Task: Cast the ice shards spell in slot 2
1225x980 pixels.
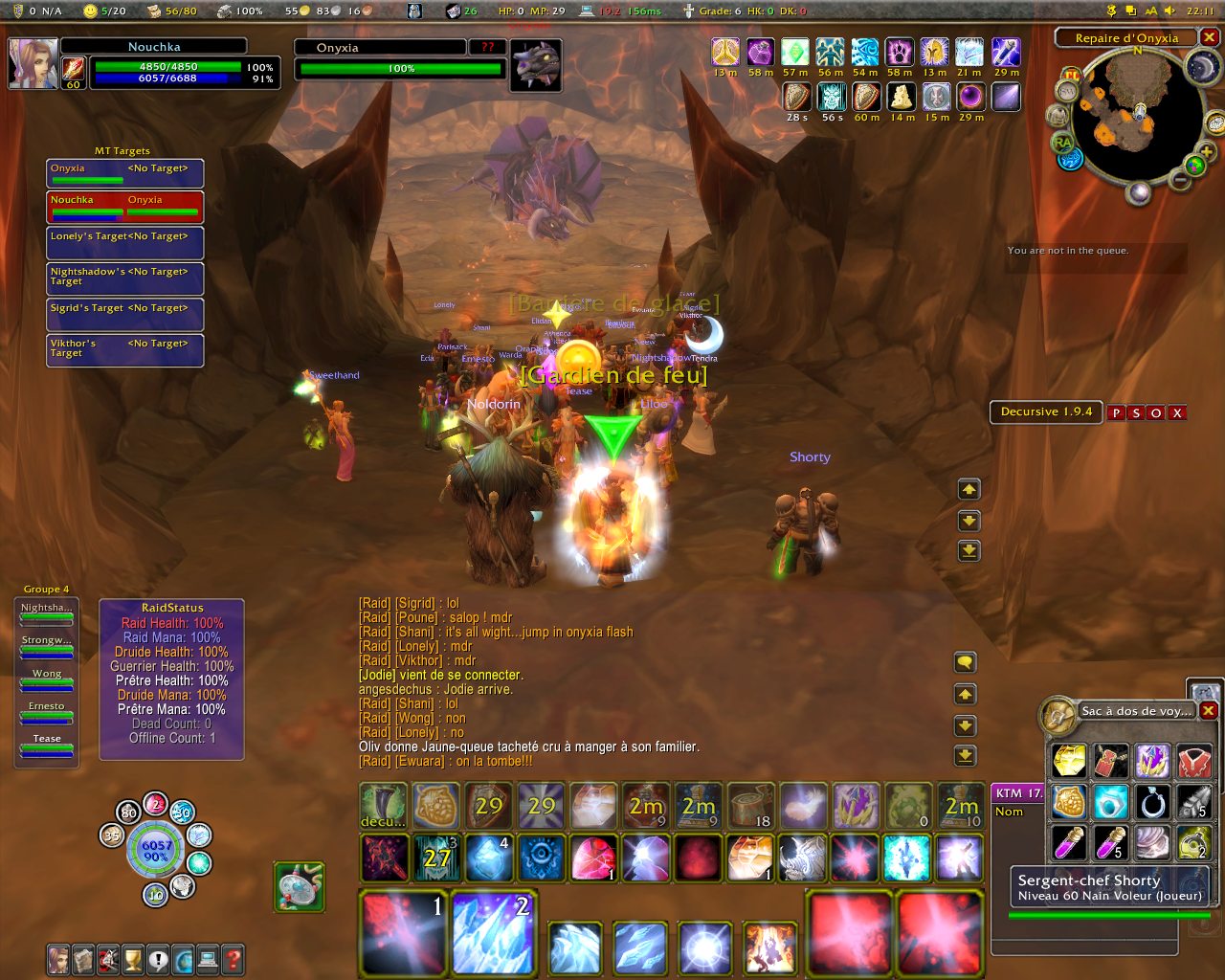Action: click(x=494, y=933)
